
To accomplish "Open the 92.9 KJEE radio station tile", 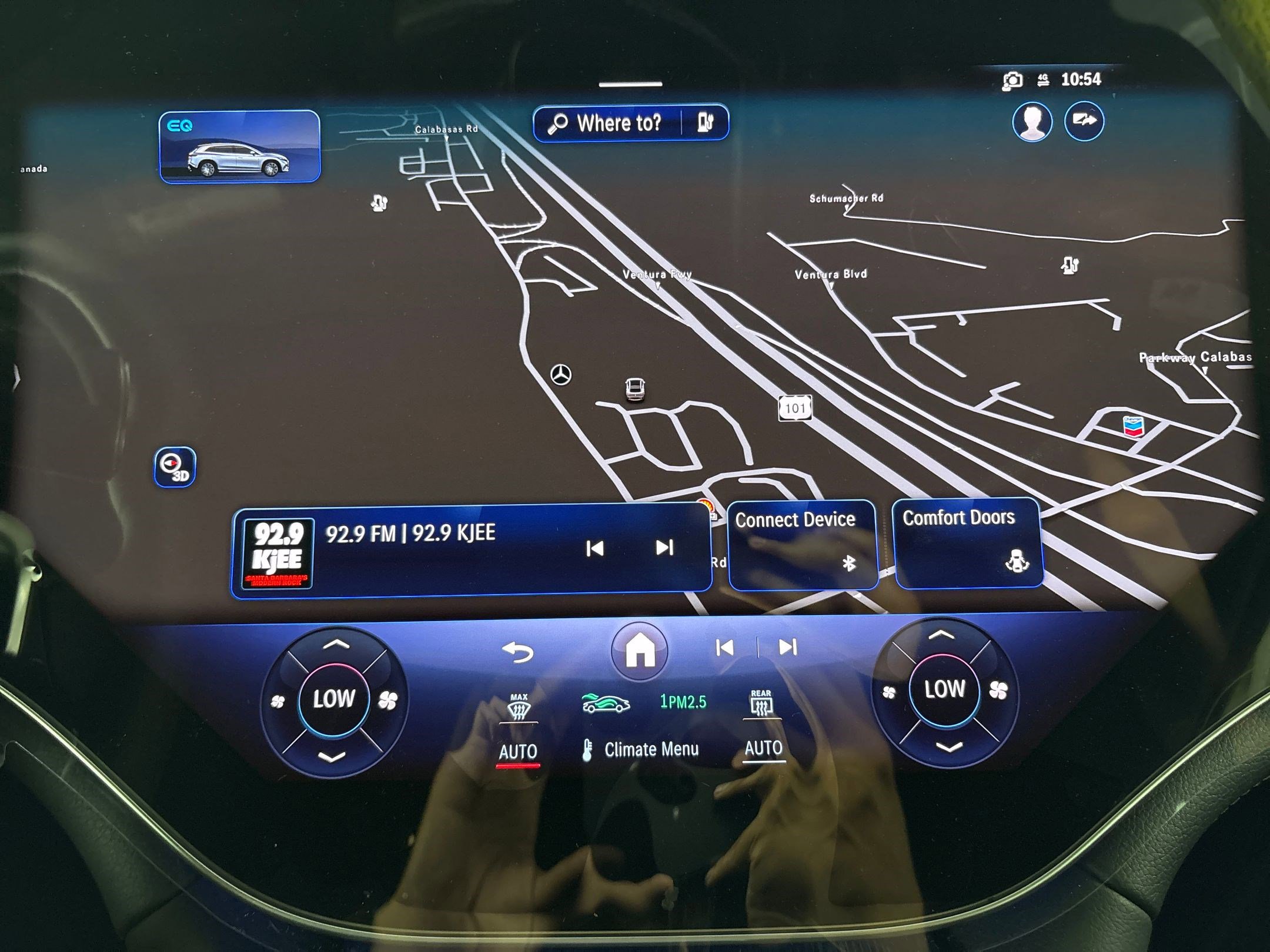I will coord(412,549).
